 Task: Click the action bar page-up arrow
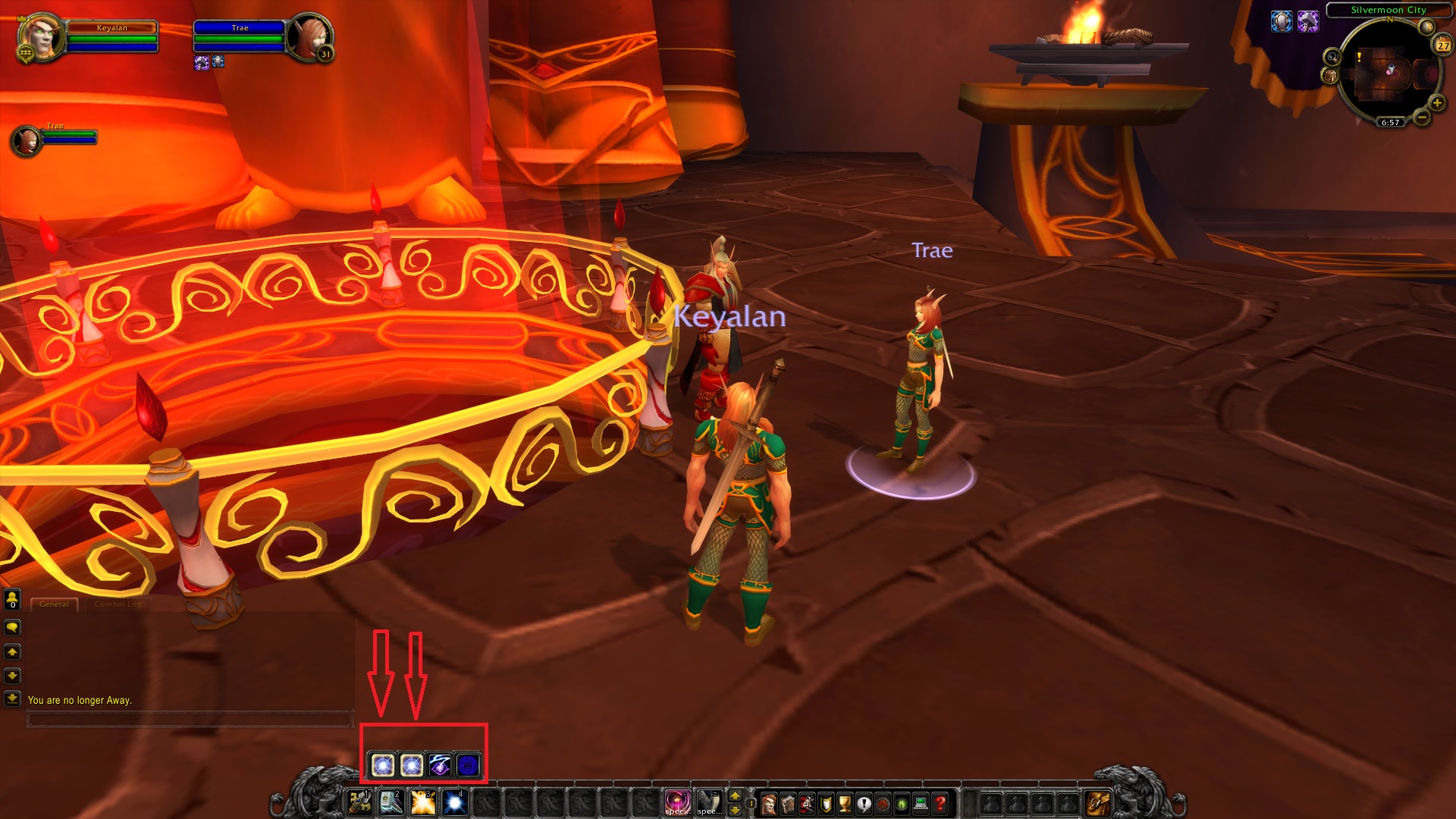point(733,795)
